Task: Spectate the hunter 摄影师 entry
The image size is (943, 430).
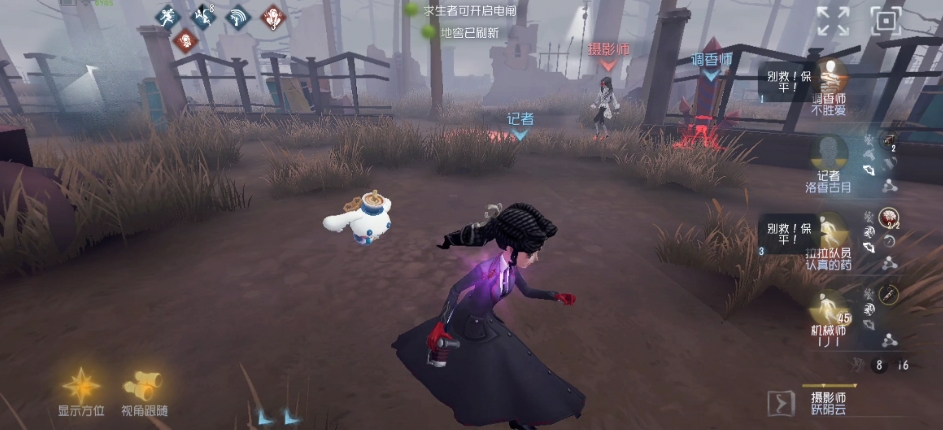Action: pos(830,402)
